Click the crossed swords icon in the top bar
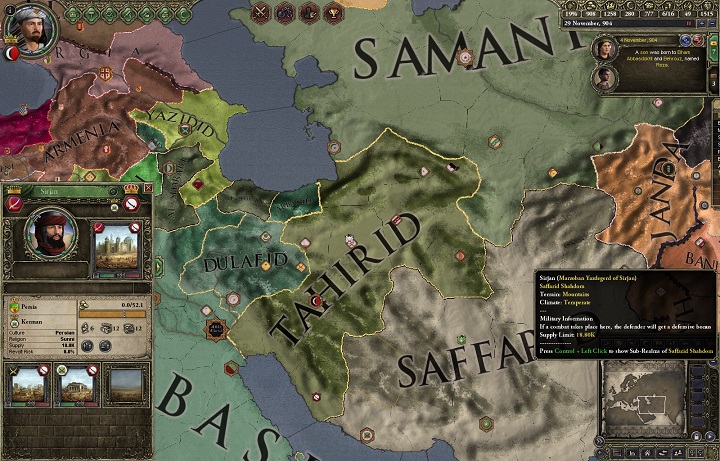 pos(262,13)
